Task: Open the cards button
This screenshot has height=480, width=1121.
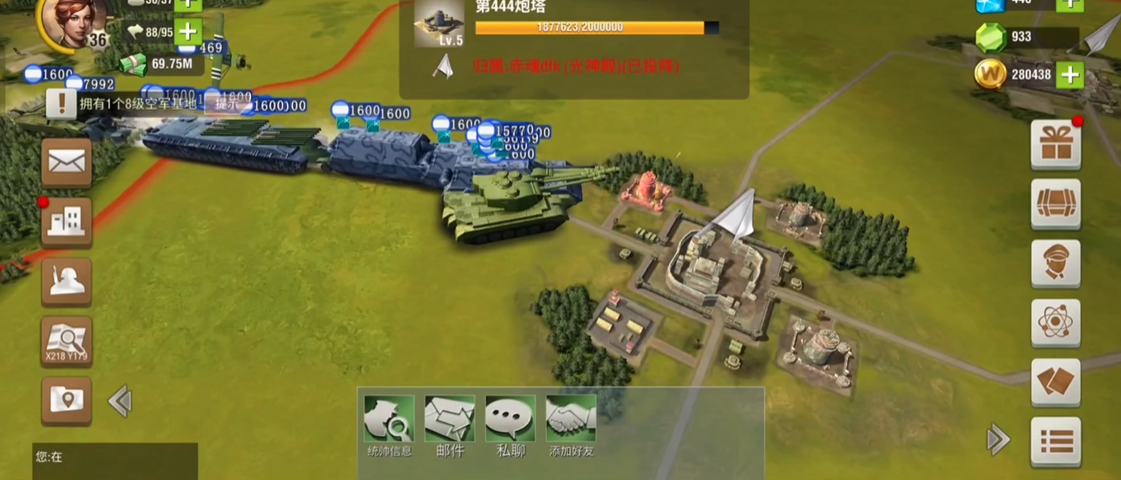Action: click(1055, 382)
